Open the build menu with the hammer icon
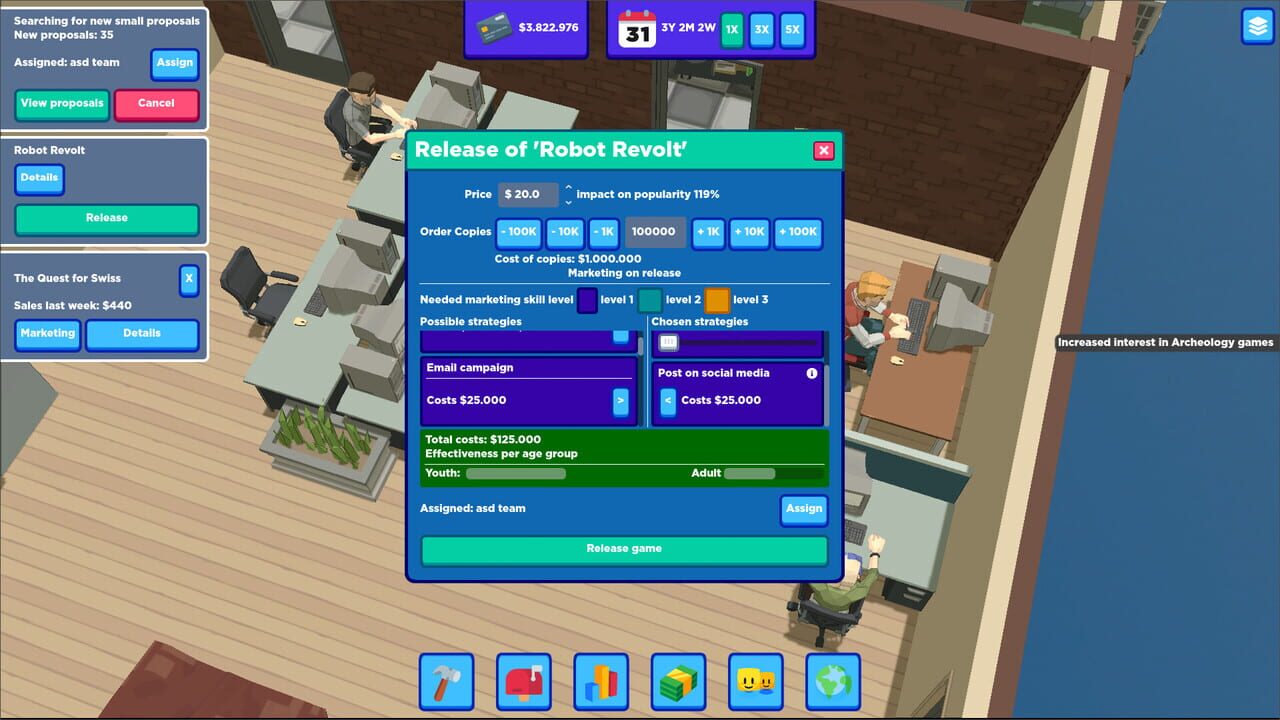1280x720 pixels. point(446,682)
